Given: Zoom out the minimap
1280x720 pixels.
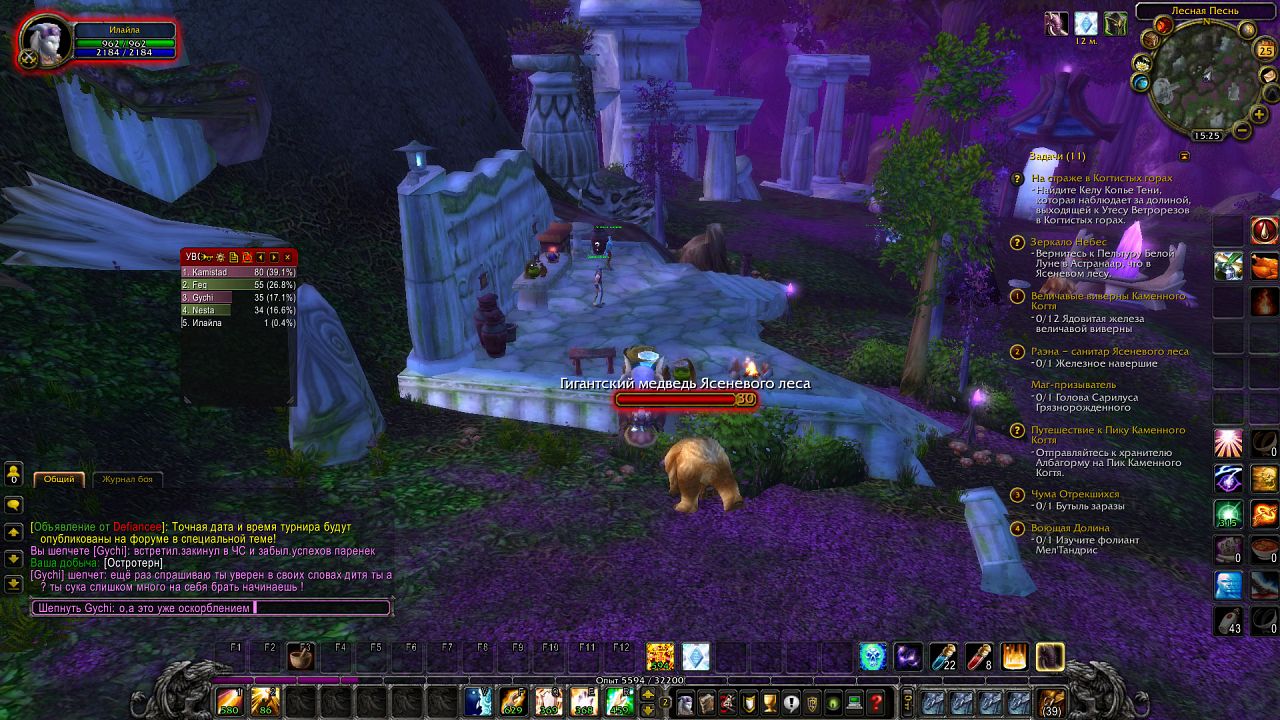Looking at the screenshot, I should coord(1242,130).
